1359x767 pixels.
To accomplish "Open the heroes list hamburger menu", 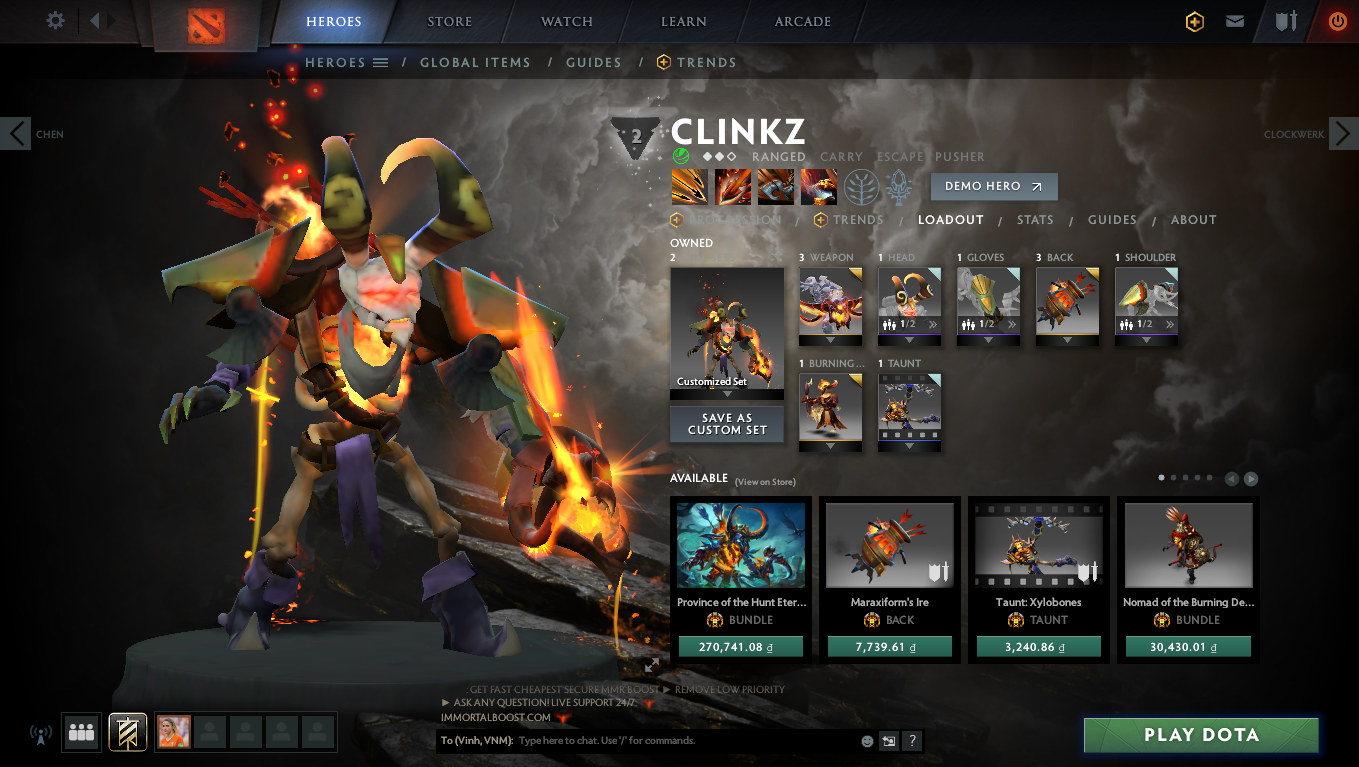I will [381, 62].
